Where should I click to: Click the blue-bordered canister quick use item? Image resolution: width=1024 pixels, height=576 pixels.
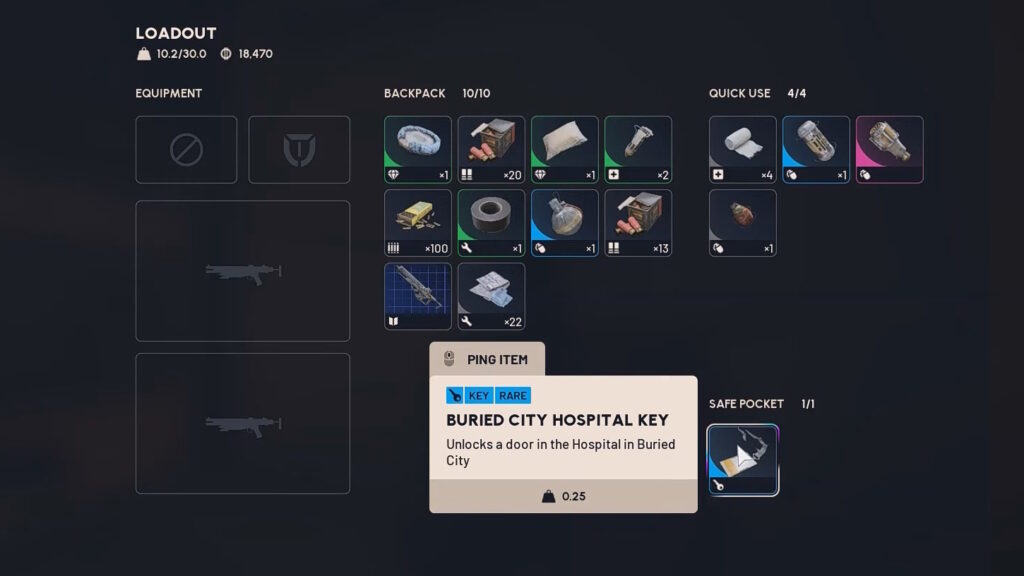point(816,150)
